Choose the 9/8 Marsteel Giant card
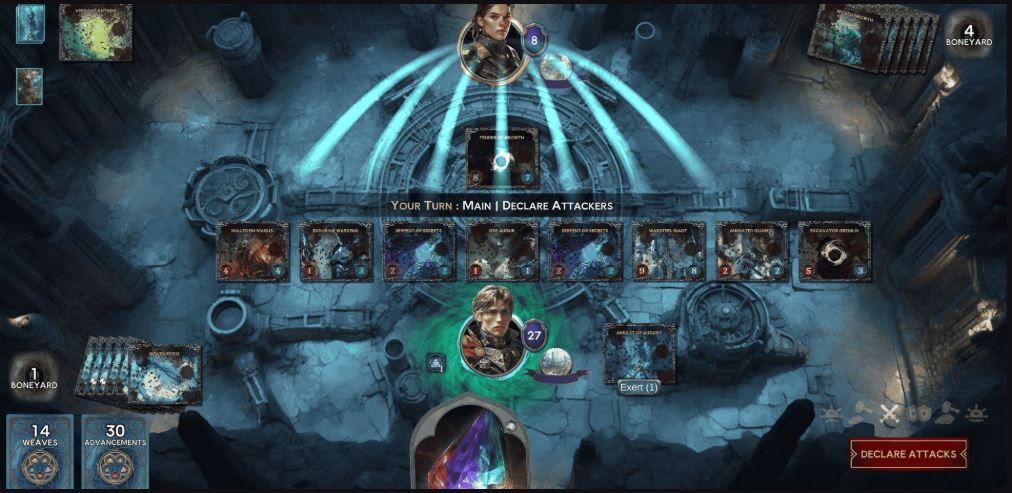 tap(669, 251)
